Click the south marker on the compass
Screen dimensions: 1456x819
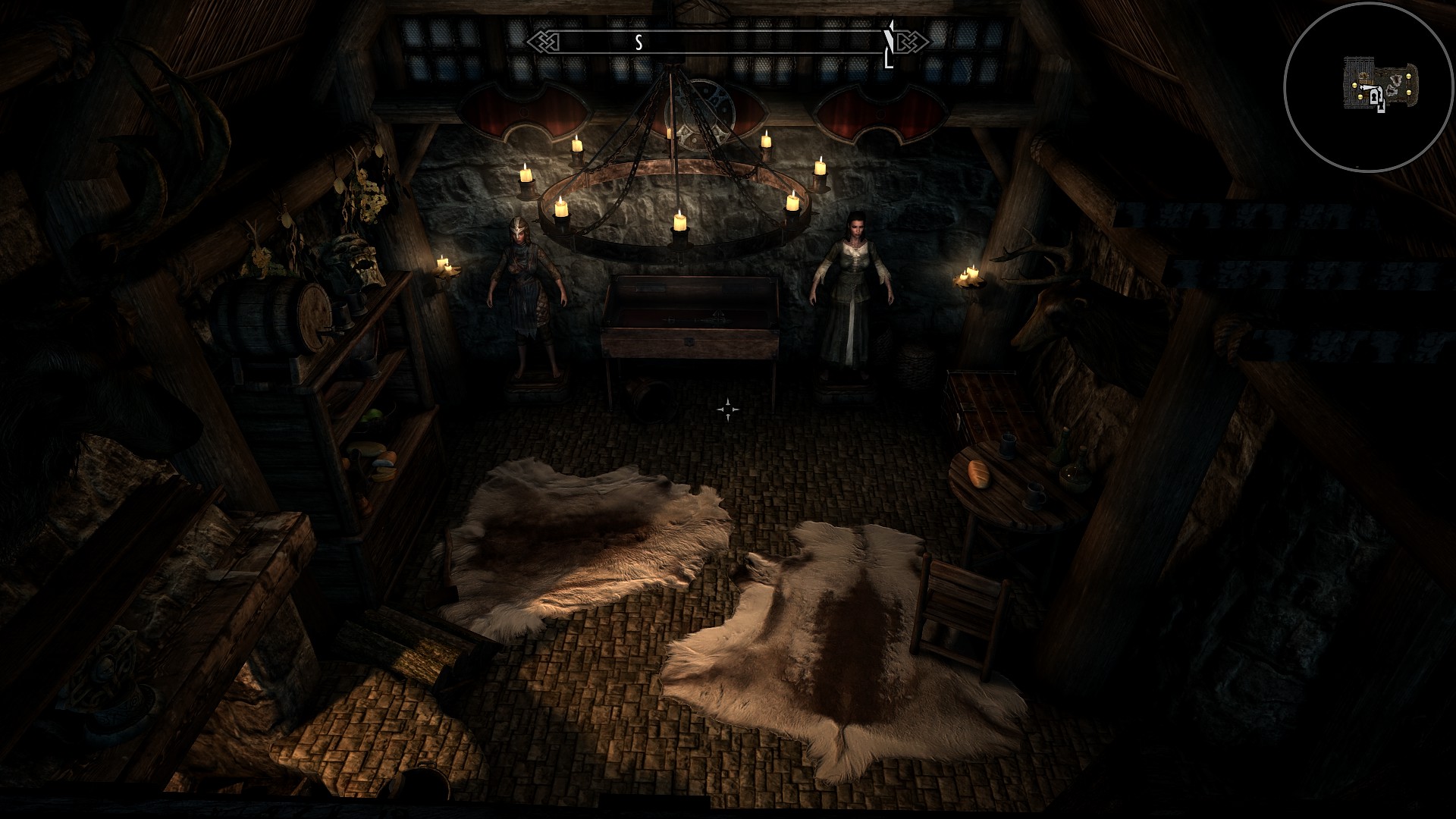639,41
